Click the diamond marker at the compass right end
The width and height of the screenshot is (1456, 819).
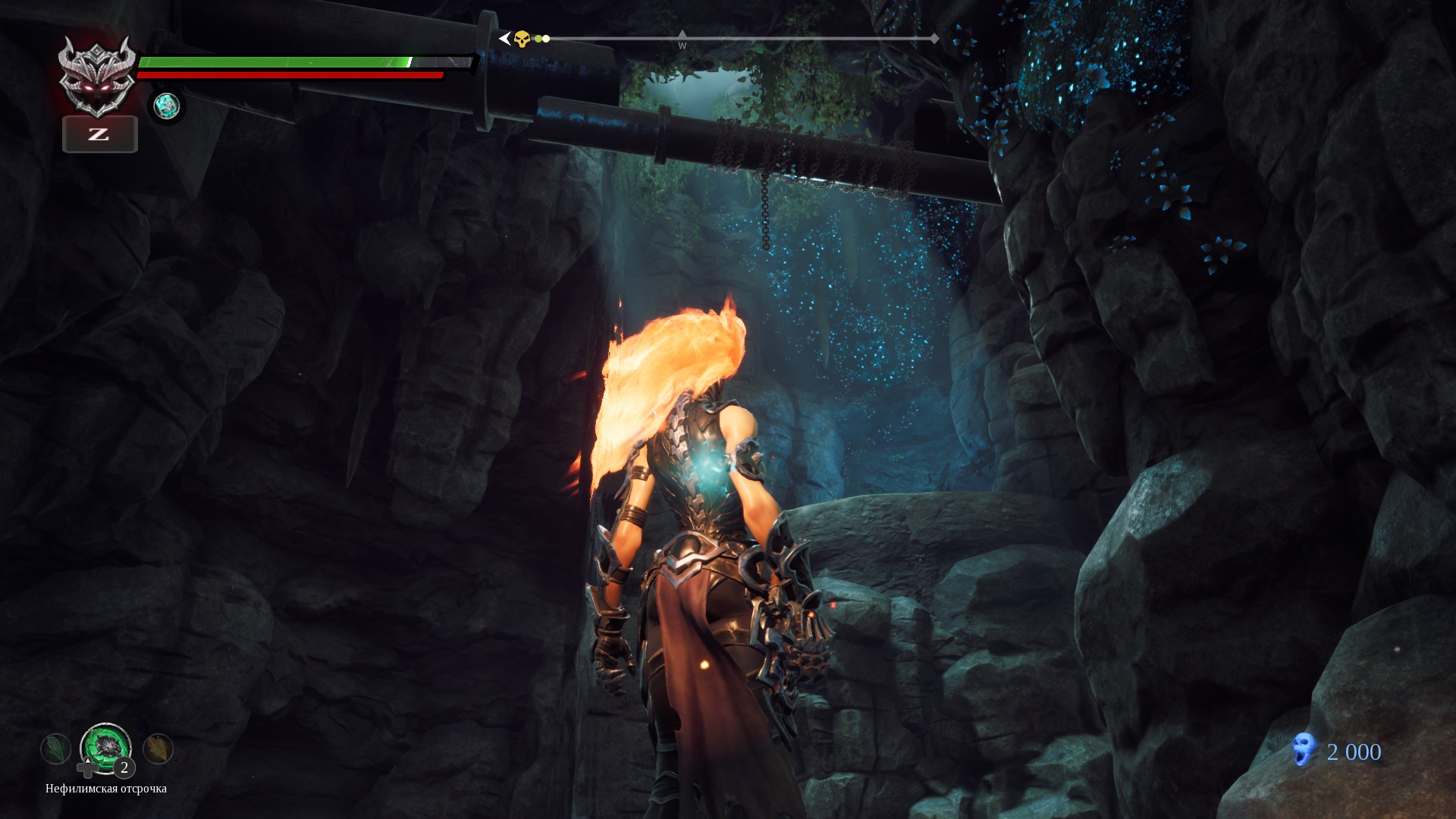[x=936, y=38]
